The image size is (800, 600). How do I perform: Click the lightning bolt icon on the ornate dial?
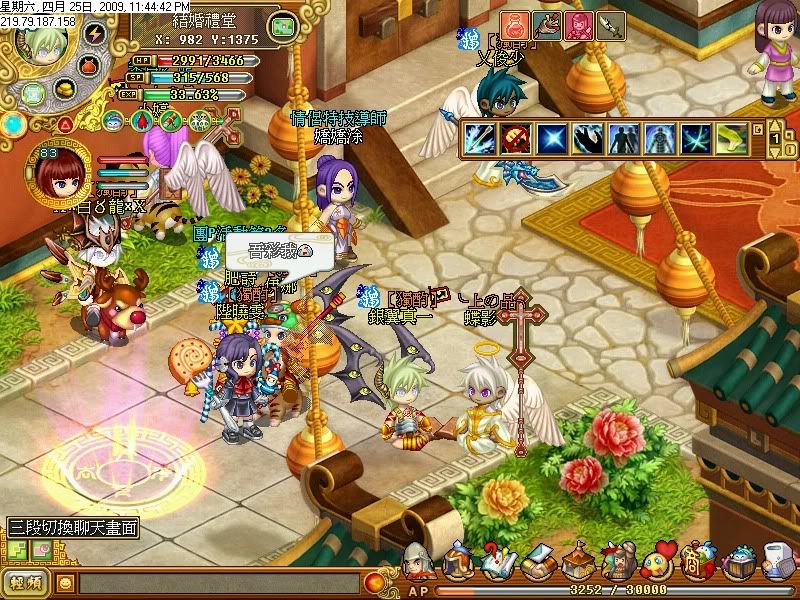click(95, 33)
